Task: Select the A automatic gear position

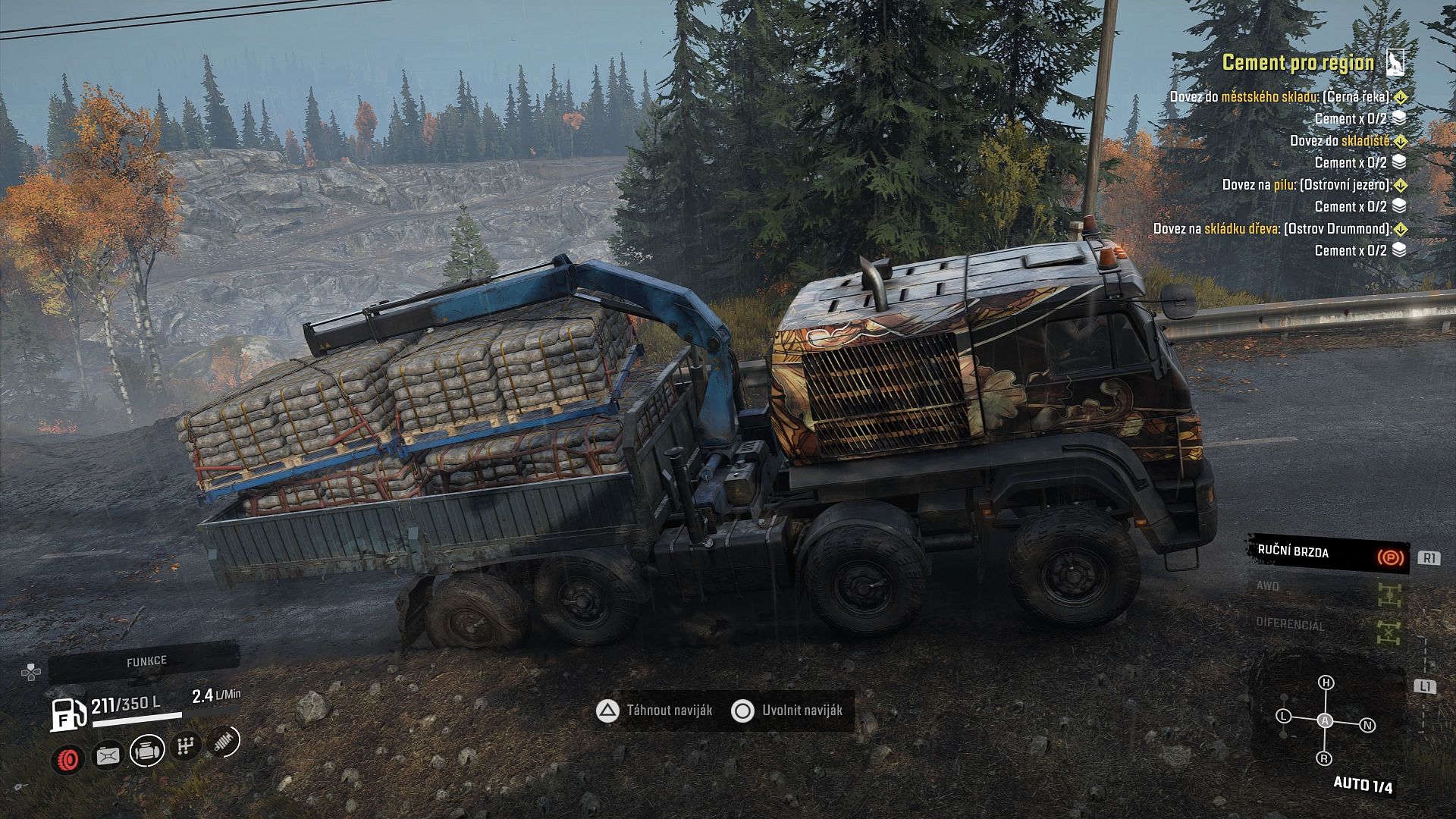Action: (x=1325, y=720)
